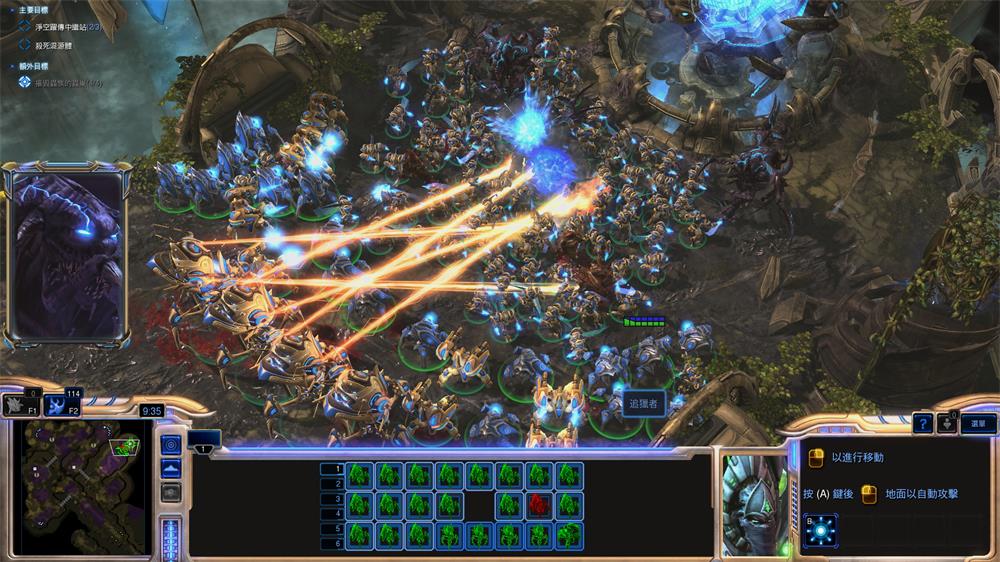The width and height of the screenshot is (1000, 562).
Task: Click the red damaged unit wireframe
Action: click(x=540, y=503)
